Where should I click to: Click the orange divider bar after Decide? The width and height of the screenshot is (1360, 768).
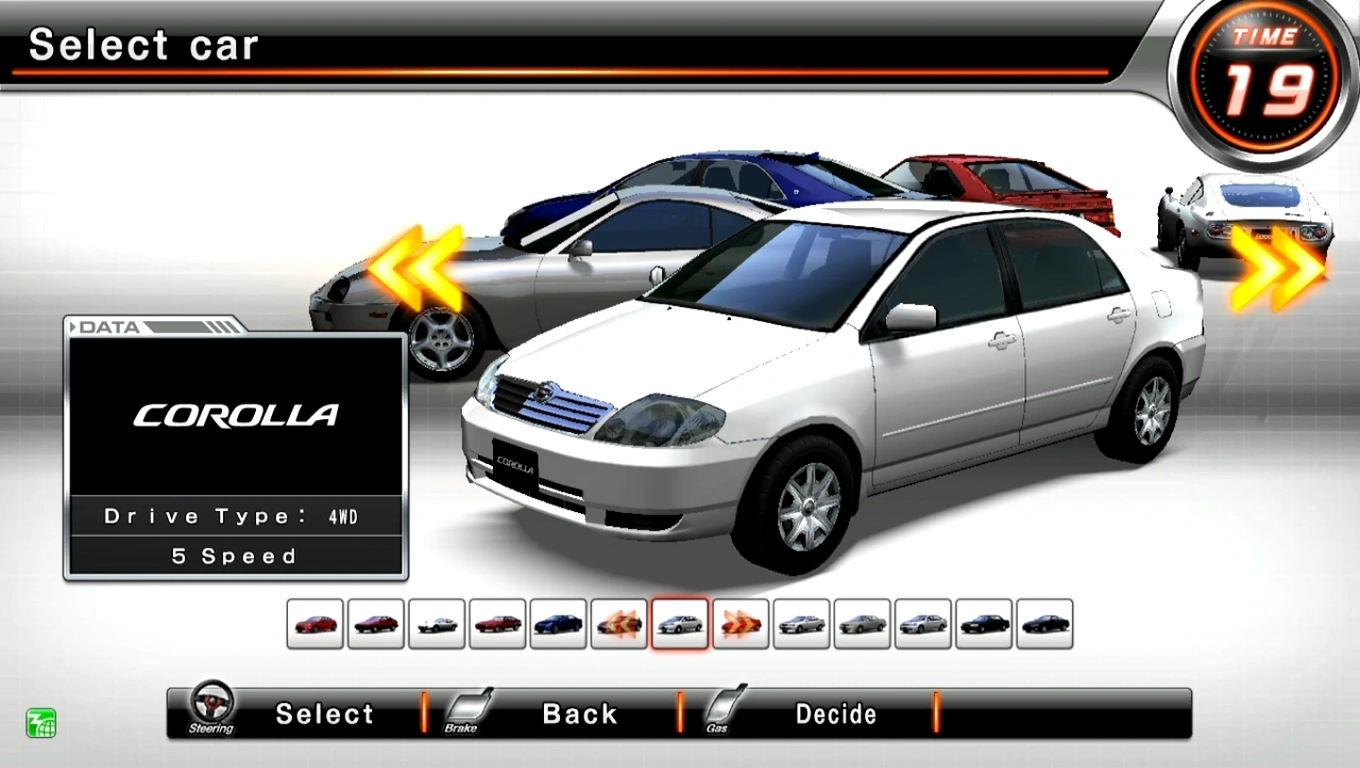[x=936, y=713]
